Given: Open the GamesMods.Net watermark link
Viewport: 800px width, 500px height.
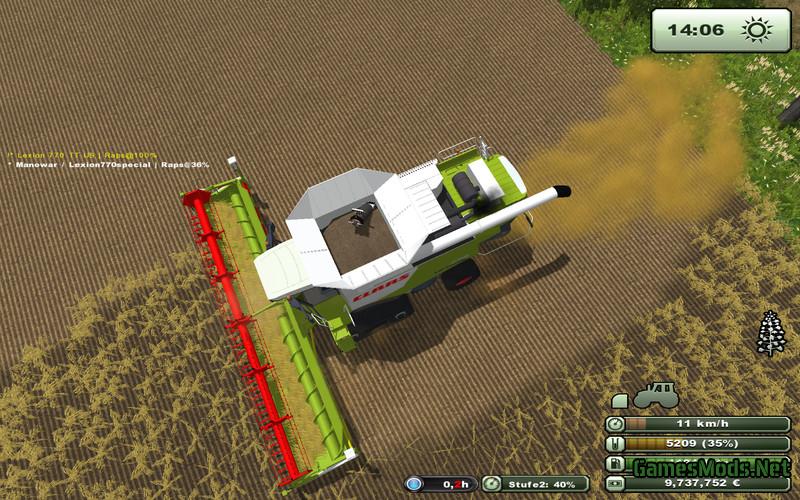Looking at the screenshot, I should point(710,466).
